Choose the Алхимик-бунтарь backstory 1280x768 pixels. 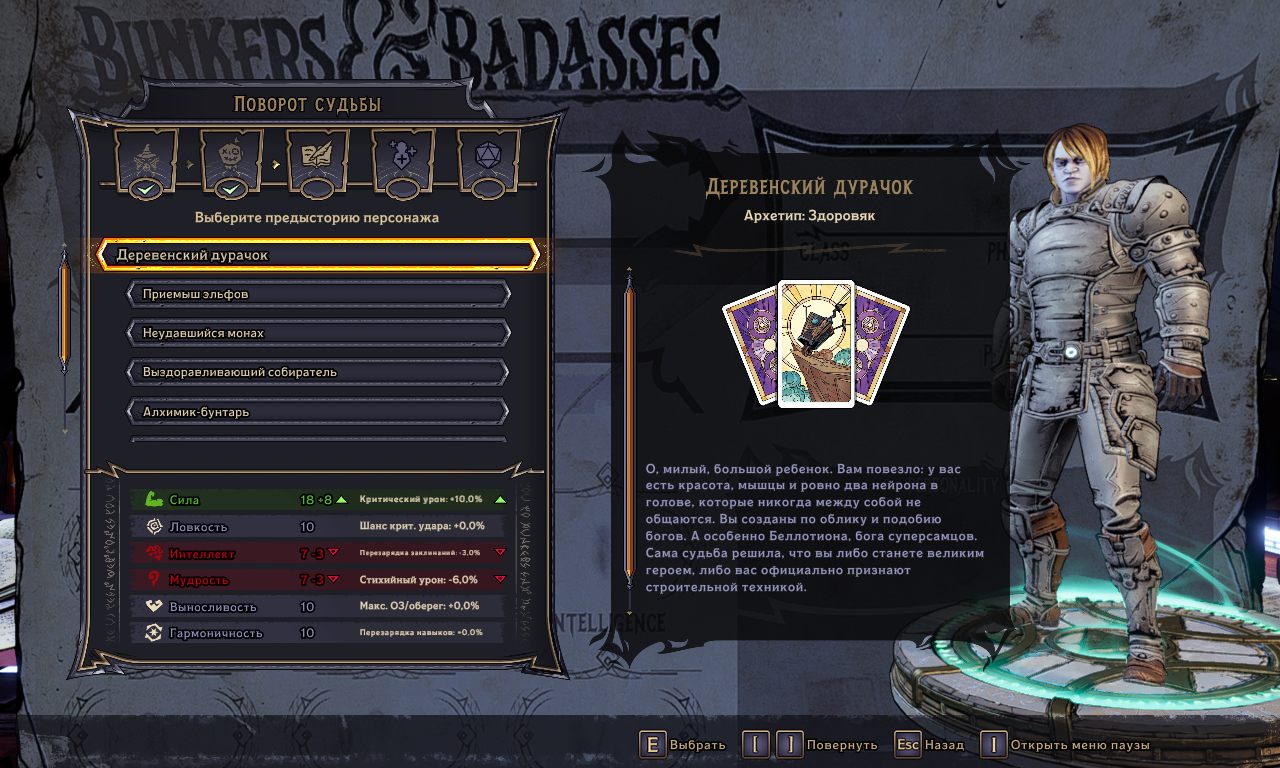318,411
